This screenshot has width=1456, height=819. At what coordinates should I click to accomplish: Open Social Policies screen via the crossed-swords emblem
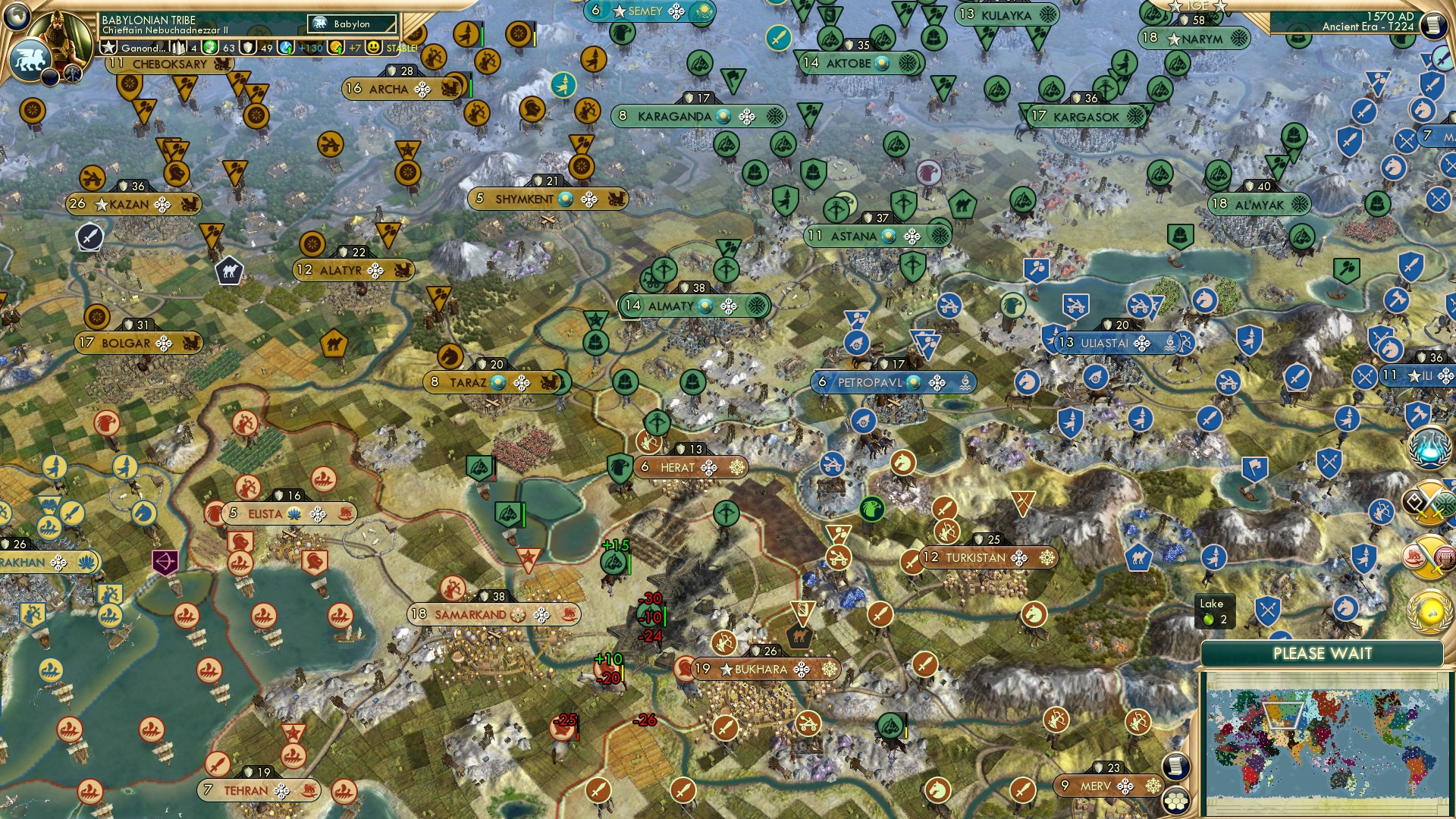(1429, 501)
